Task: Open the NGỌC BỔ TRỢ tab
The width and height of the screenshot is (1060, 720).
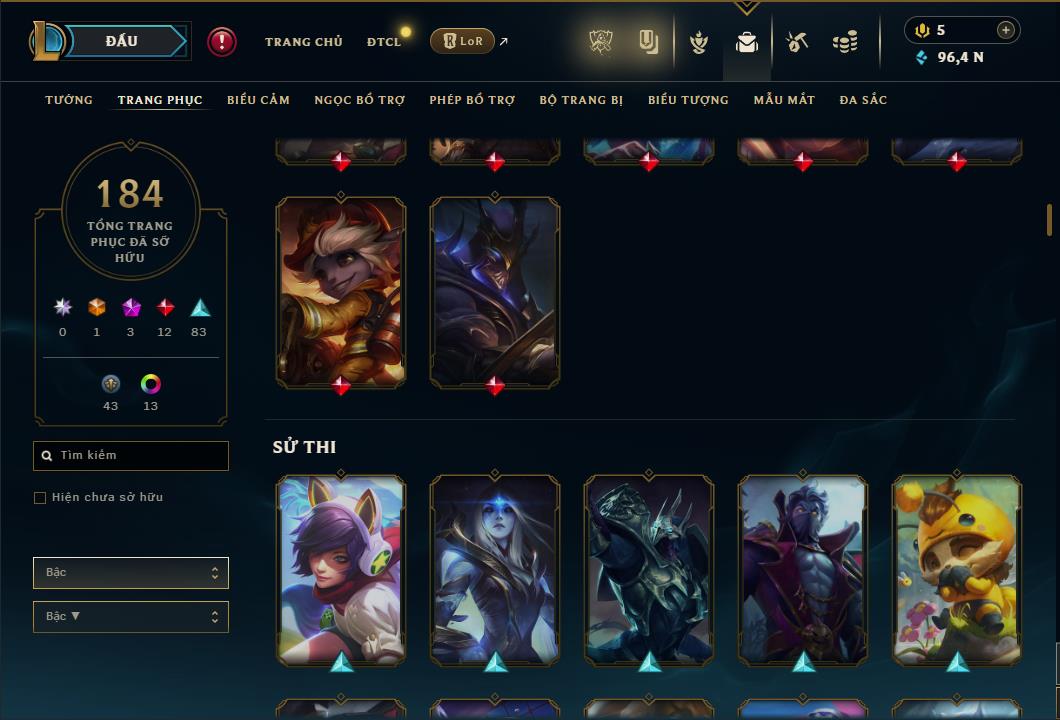Action: click(x=360, y=100)
